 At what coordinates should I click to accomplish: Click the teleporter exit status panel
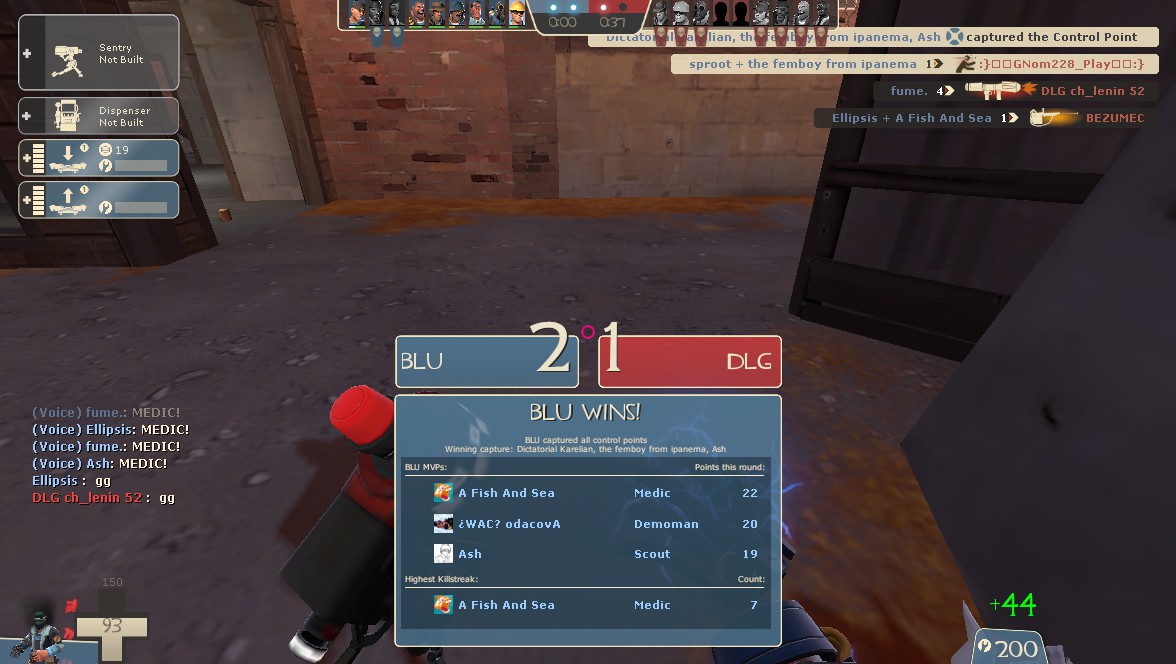tap(98, 199)
